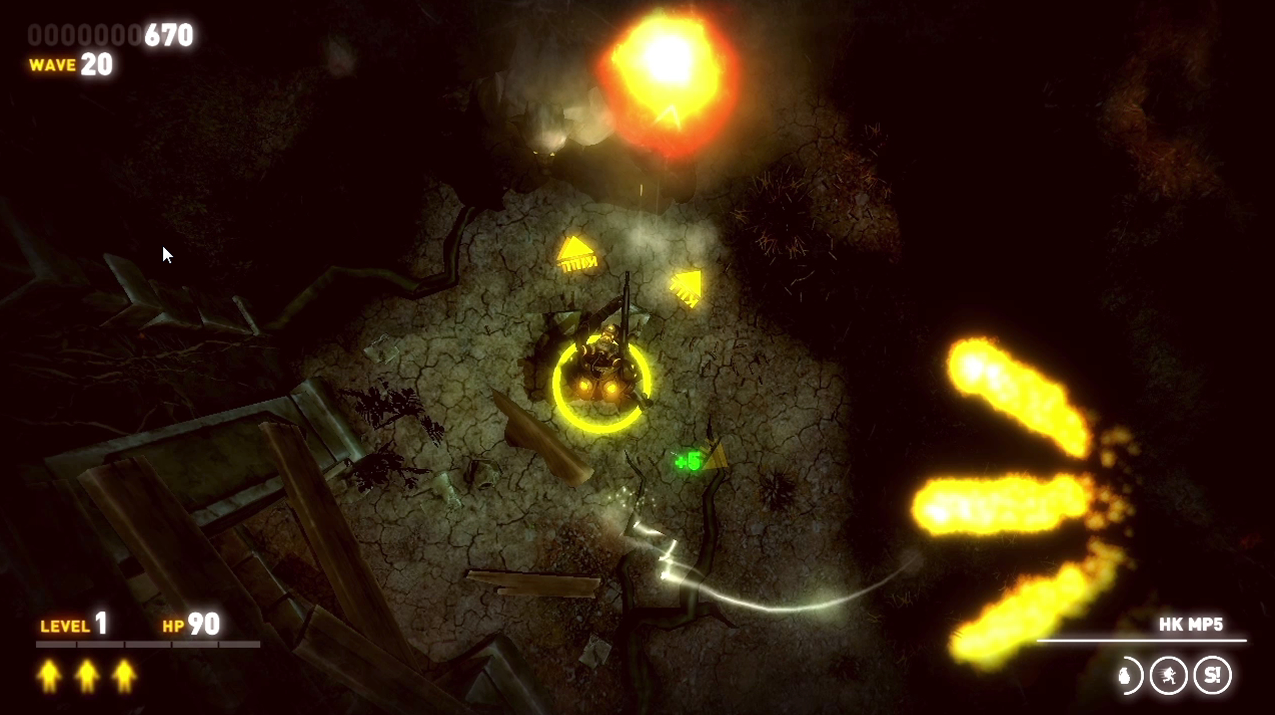Use the S! special ability

point(1212,676)
